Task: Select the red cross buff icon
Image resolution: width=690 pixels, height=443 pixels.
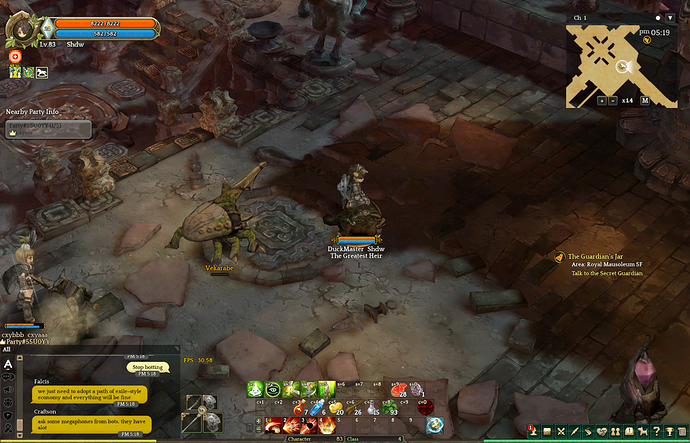Action: [x=15, y=58]
